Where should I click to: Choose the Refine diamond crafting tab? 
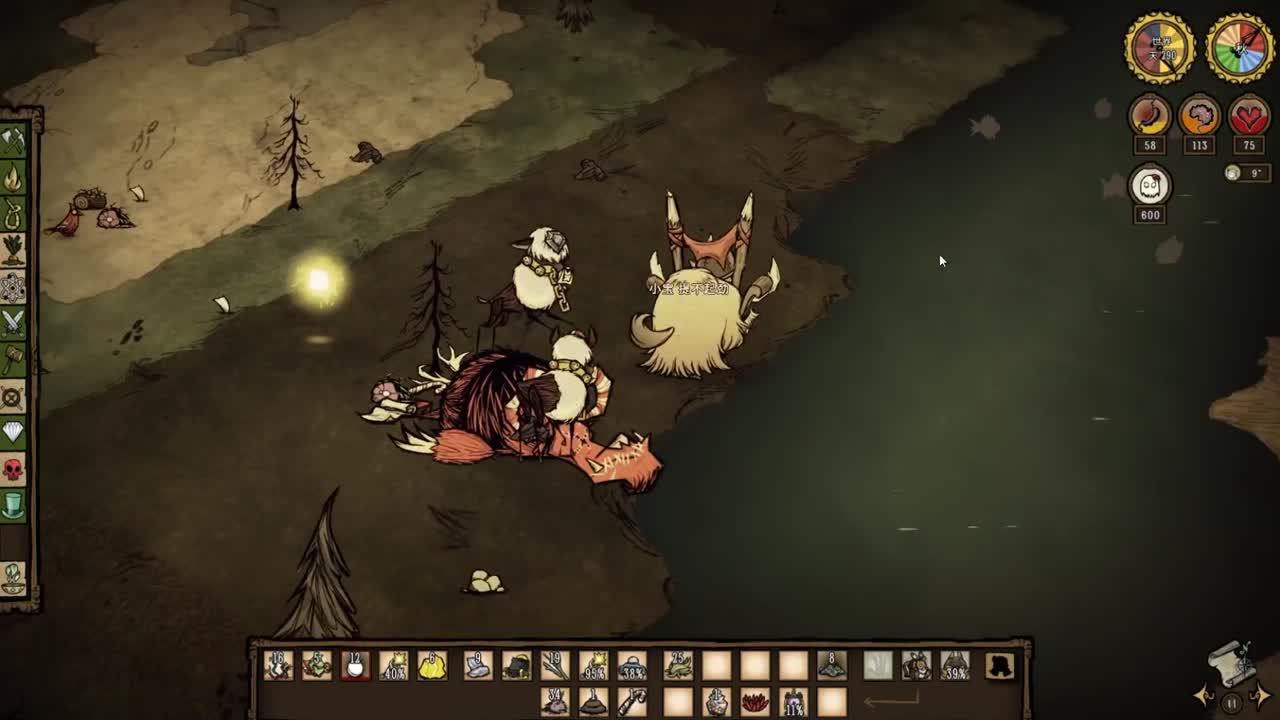coord(13,432)
